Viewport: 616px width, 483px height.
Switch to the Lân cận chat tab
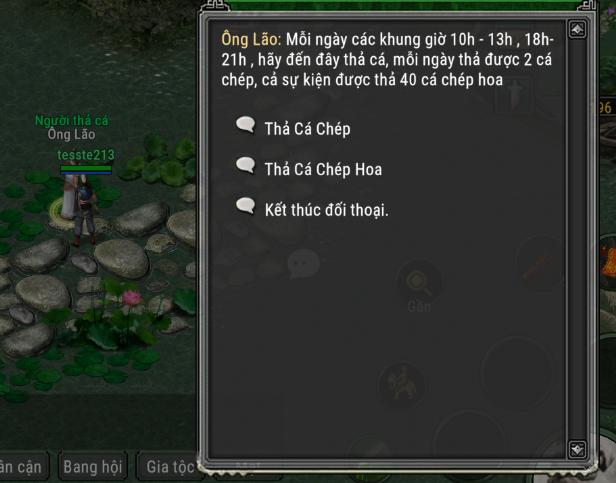point(20,466)
